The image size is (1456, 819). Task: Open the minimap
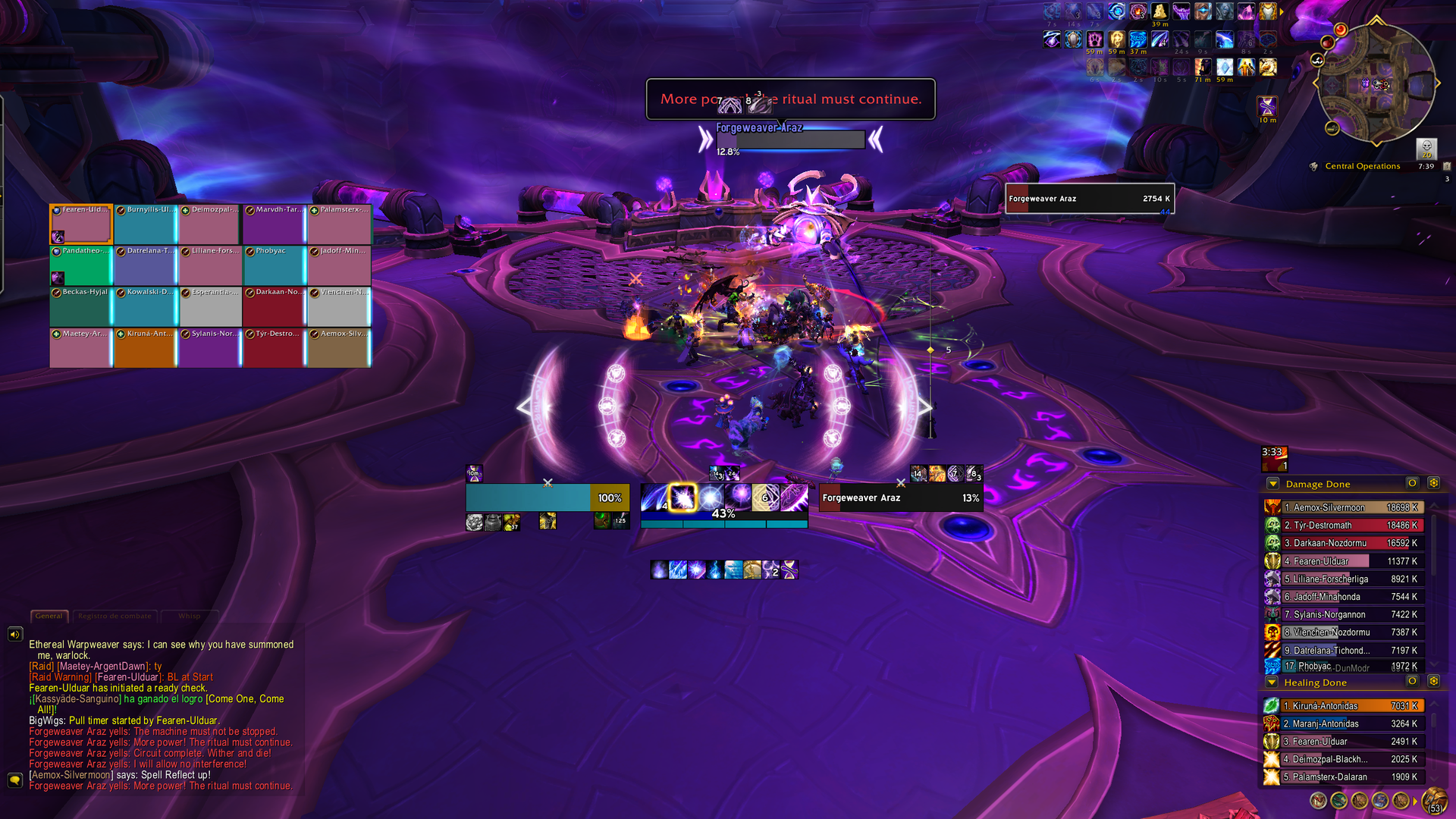tap(1376, 83)
